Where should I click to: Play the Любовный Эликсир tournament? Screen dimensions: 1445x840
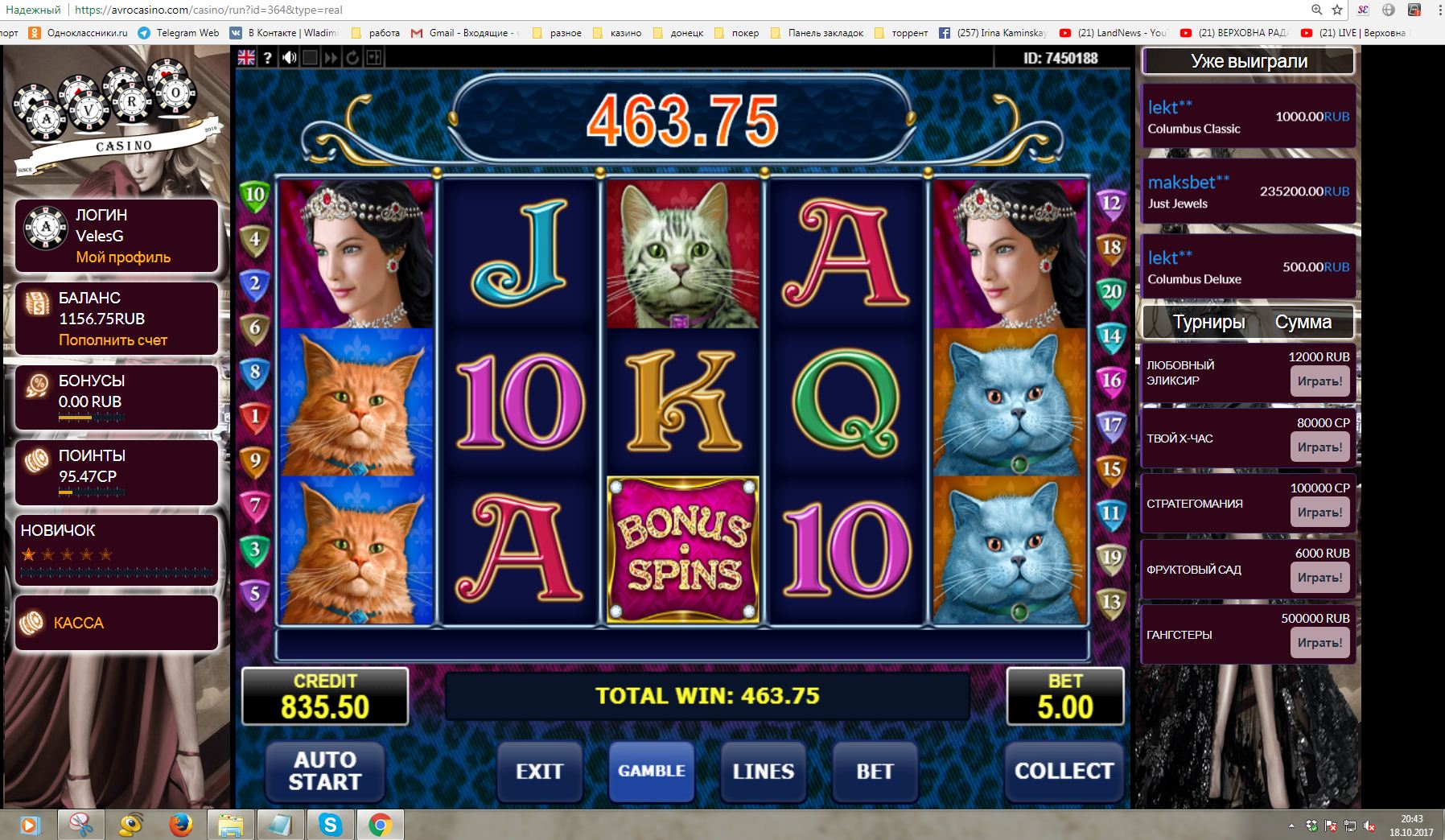[1319, 381]
